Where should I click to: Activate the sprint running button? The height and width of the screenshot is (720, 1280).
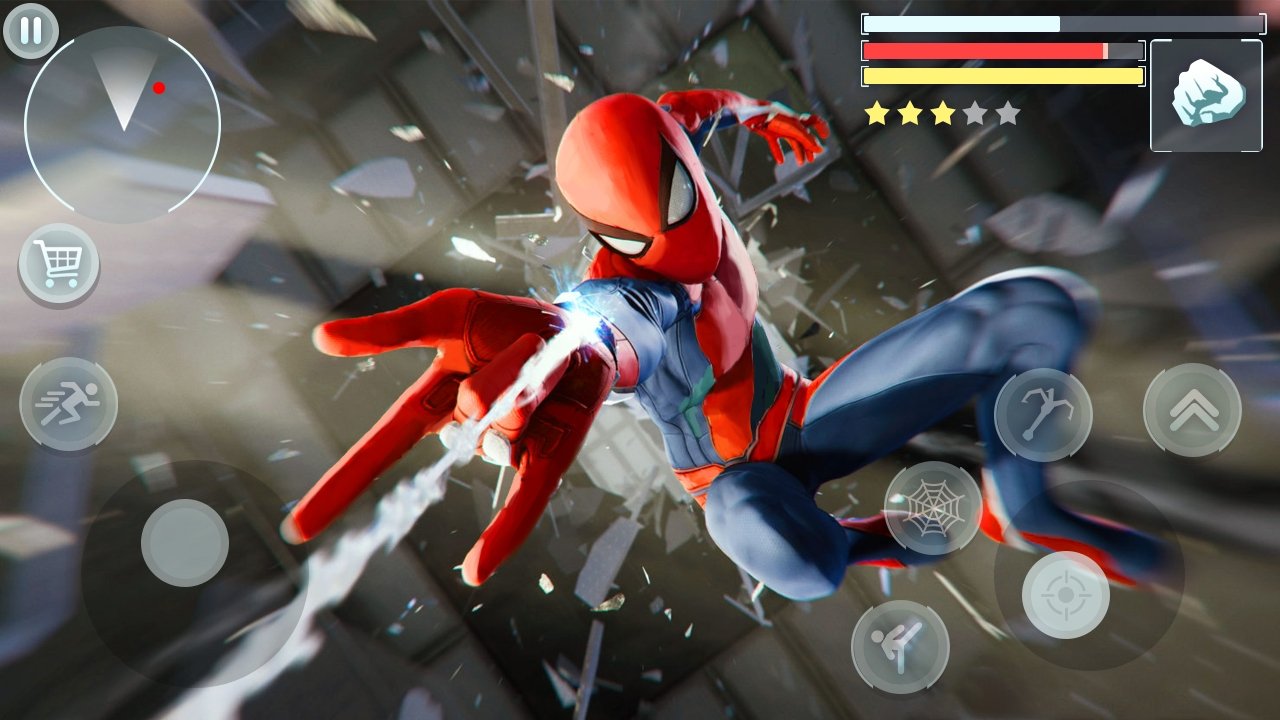[68, 404]
